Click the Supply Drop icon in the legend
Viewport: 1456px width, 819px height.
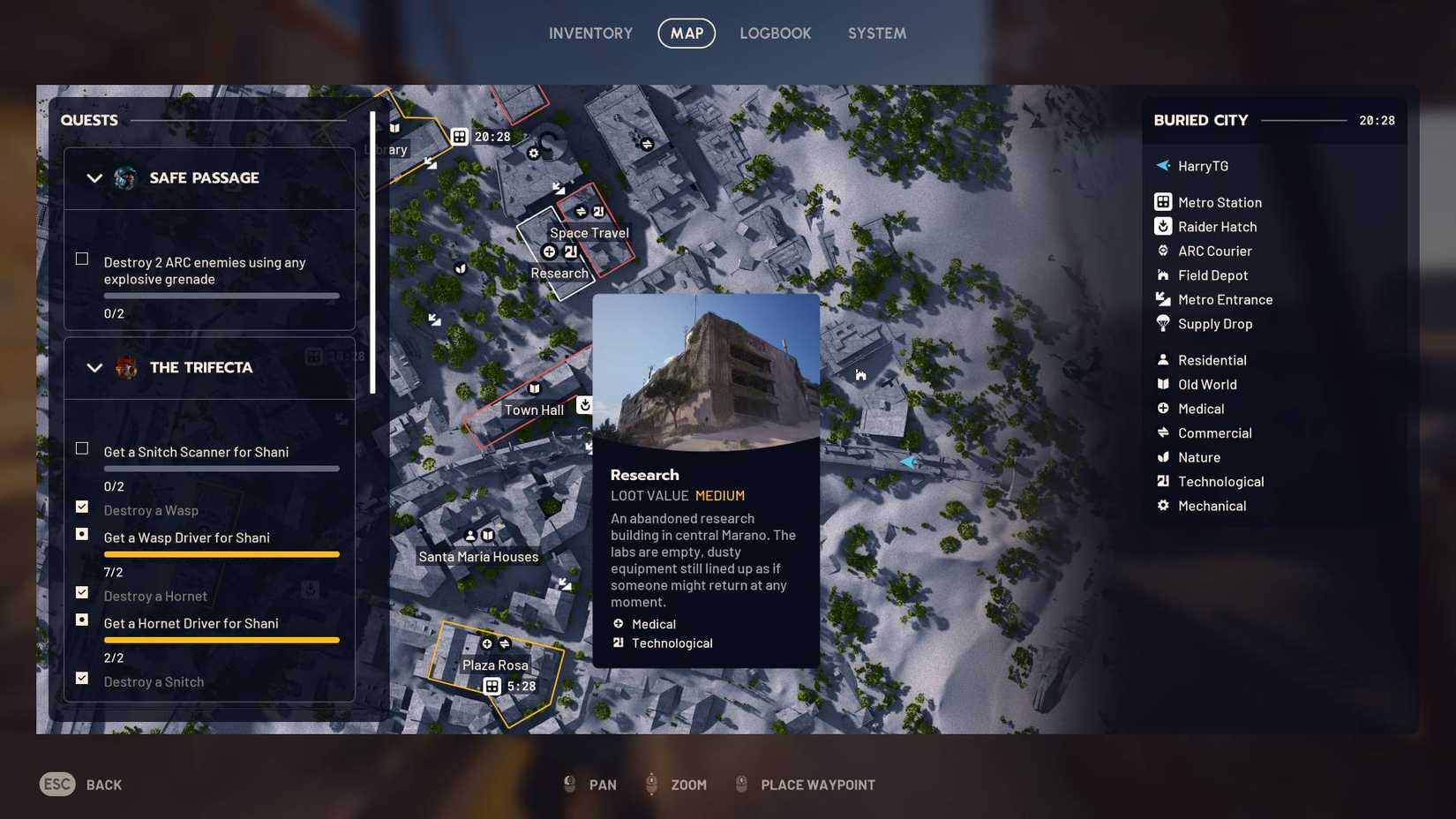[x=1163, y=324]
